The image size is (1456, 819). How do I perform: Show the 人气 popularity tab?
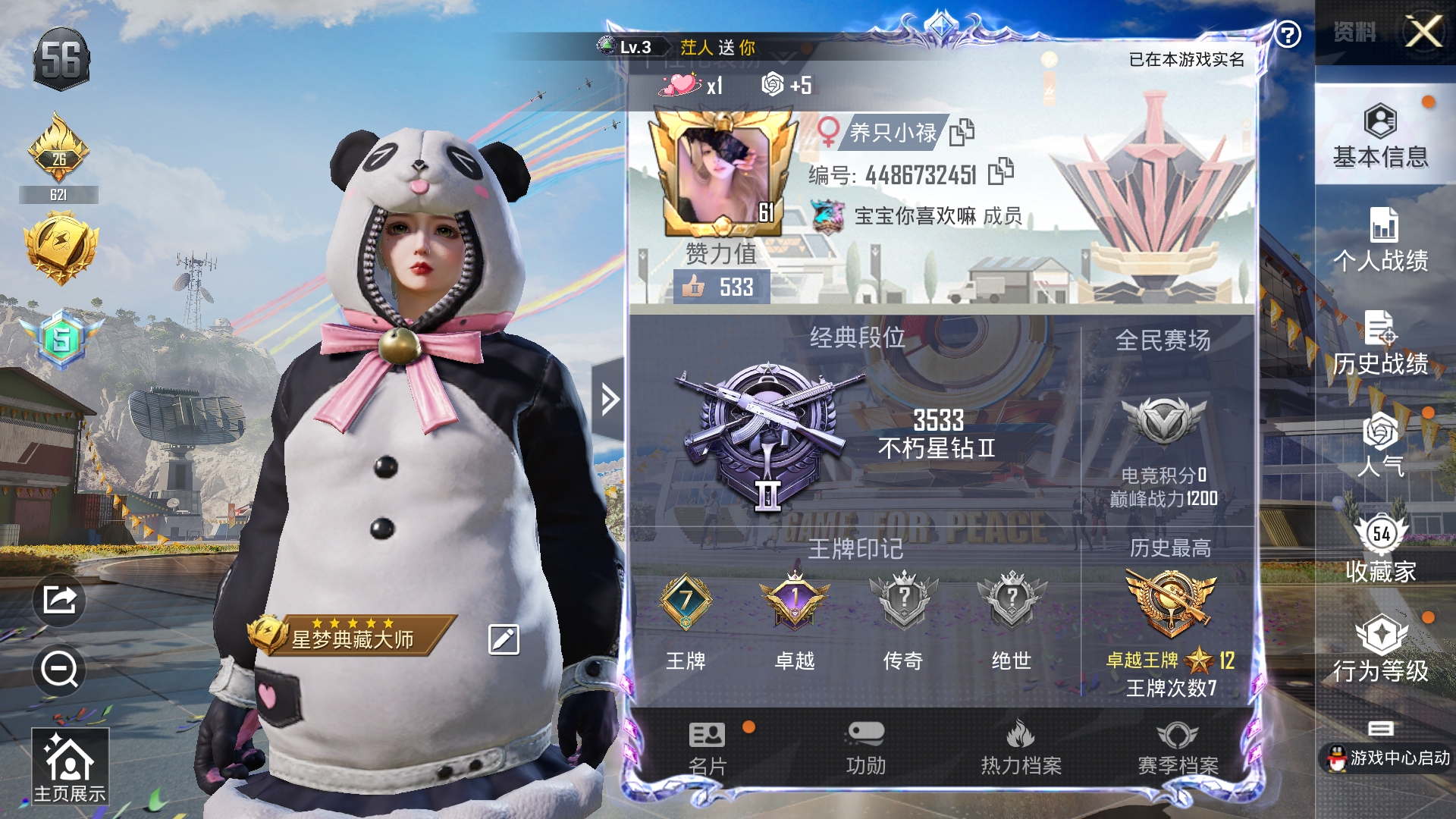[x=1380, y=445]
